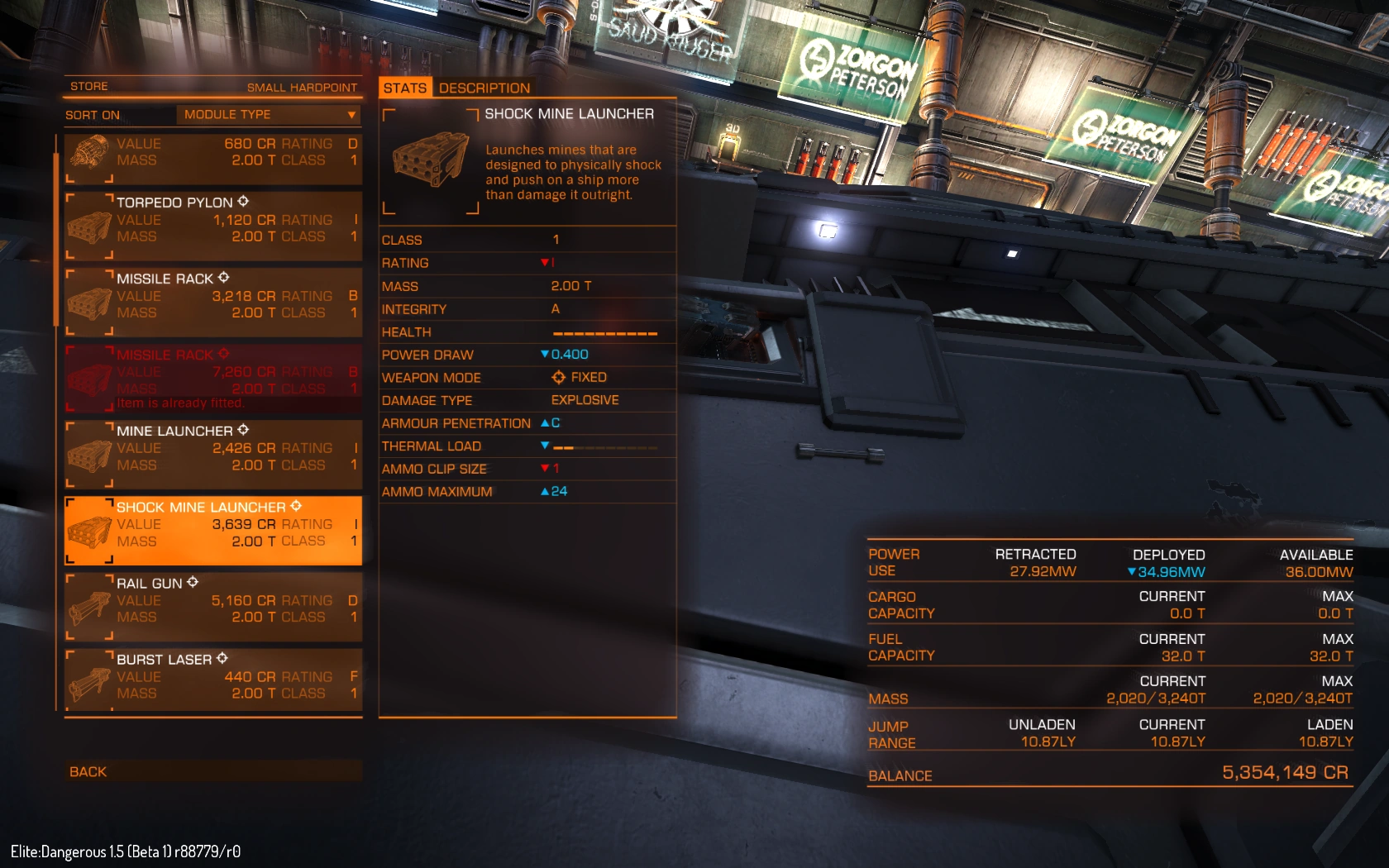Screen dimensions: 1389x868
Task: Switch to the DESCRIPTION tab
Action: point(484,88)
